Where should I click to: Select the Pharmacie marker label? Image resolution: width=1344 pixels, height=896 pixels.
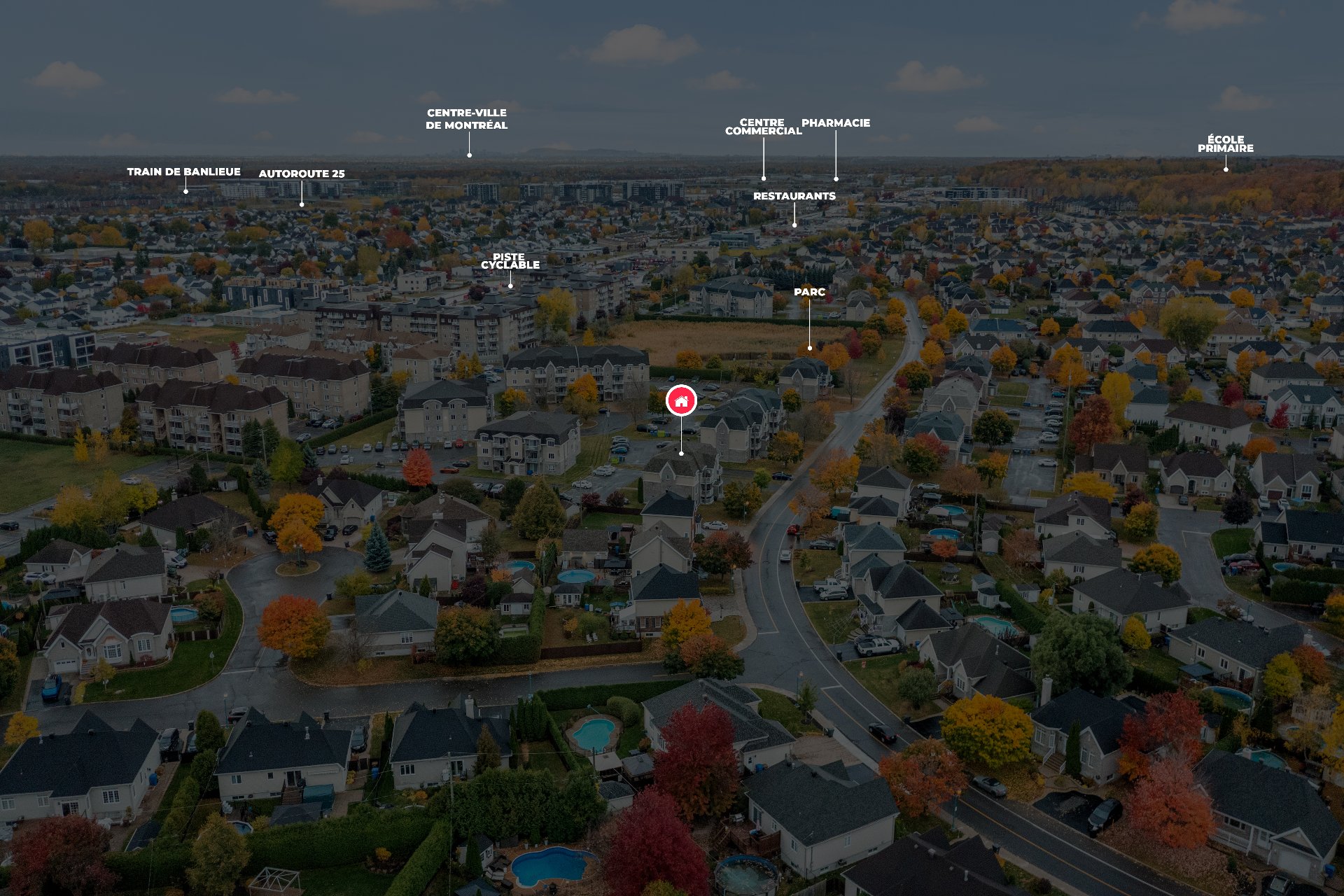pyautogui.click(x=836, y=123)
